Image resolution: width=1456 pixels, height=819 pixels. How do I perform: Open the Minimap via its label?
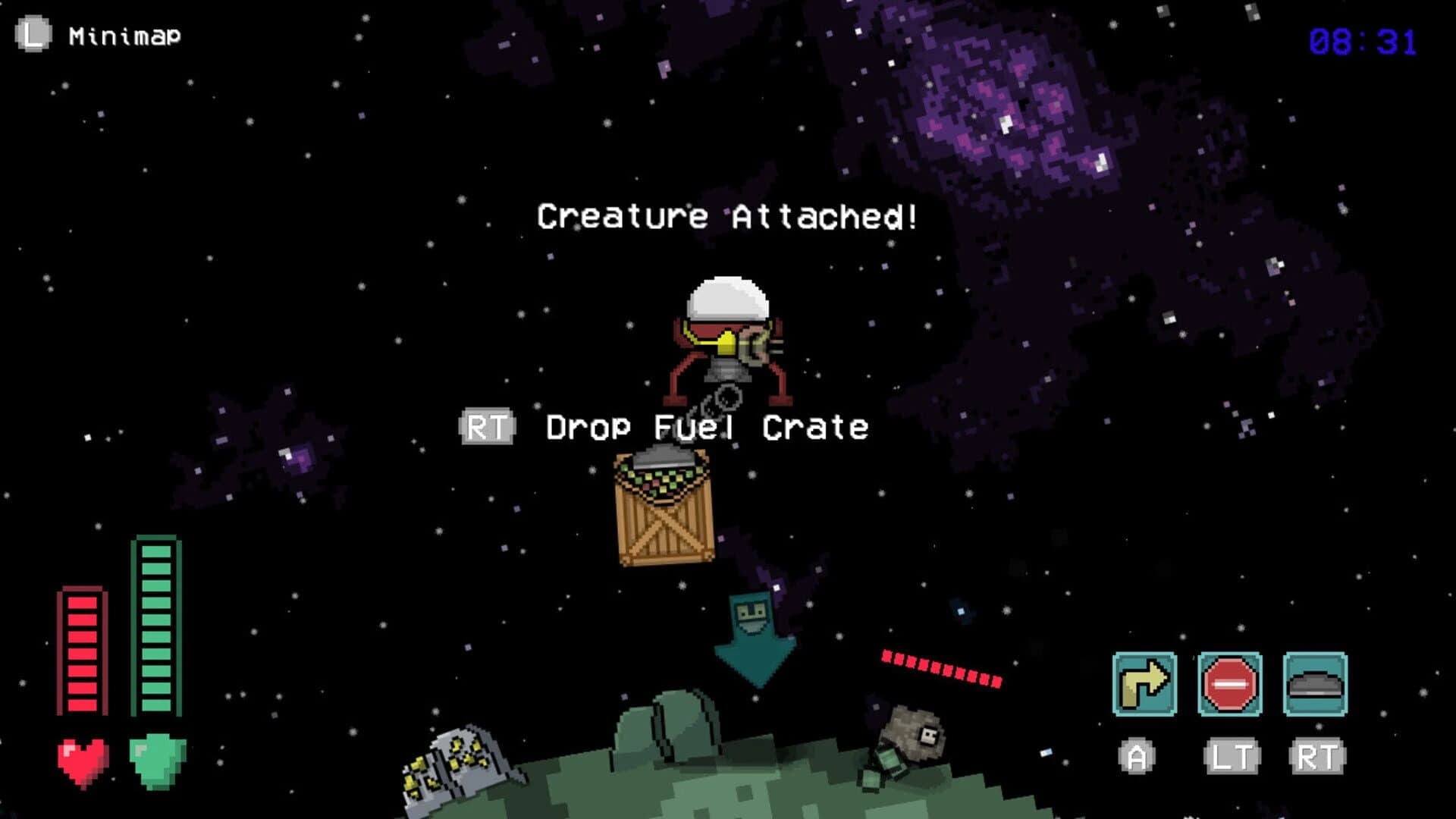pos(124,33)
